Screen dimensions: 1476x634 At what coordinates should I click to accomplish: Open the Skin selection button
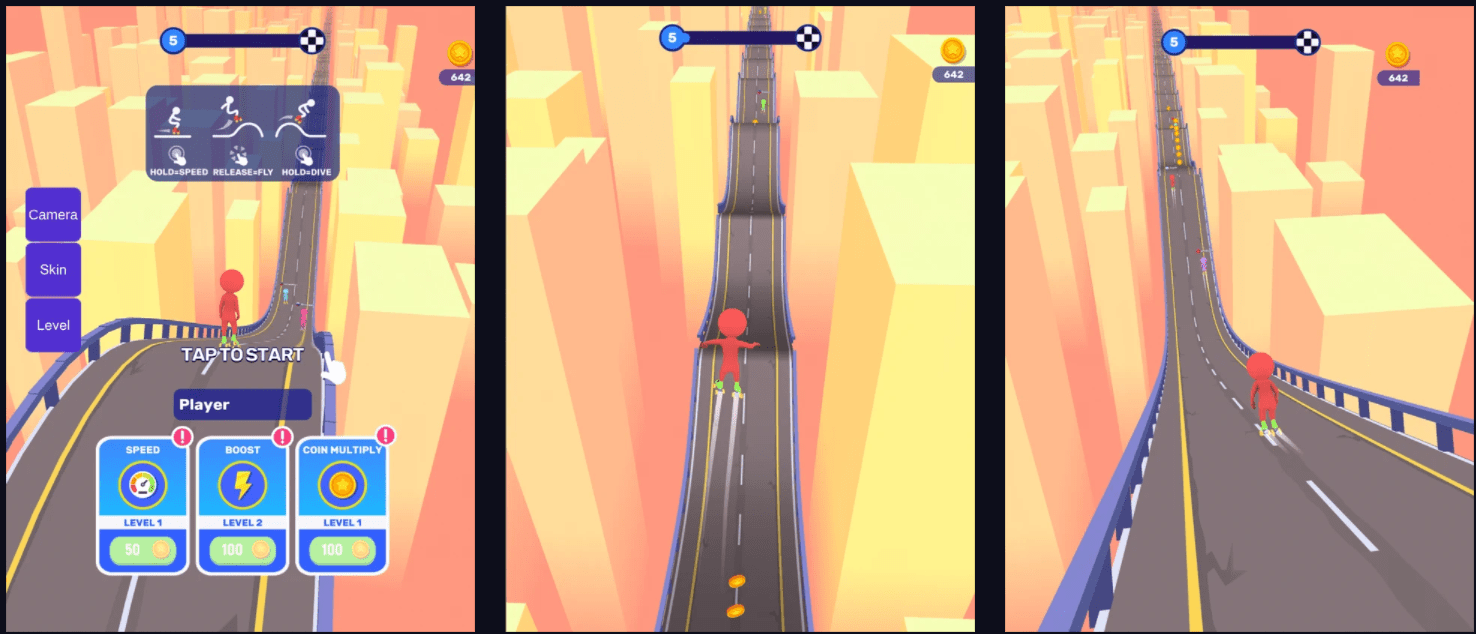pyautogui.click(x=53, y=270)
